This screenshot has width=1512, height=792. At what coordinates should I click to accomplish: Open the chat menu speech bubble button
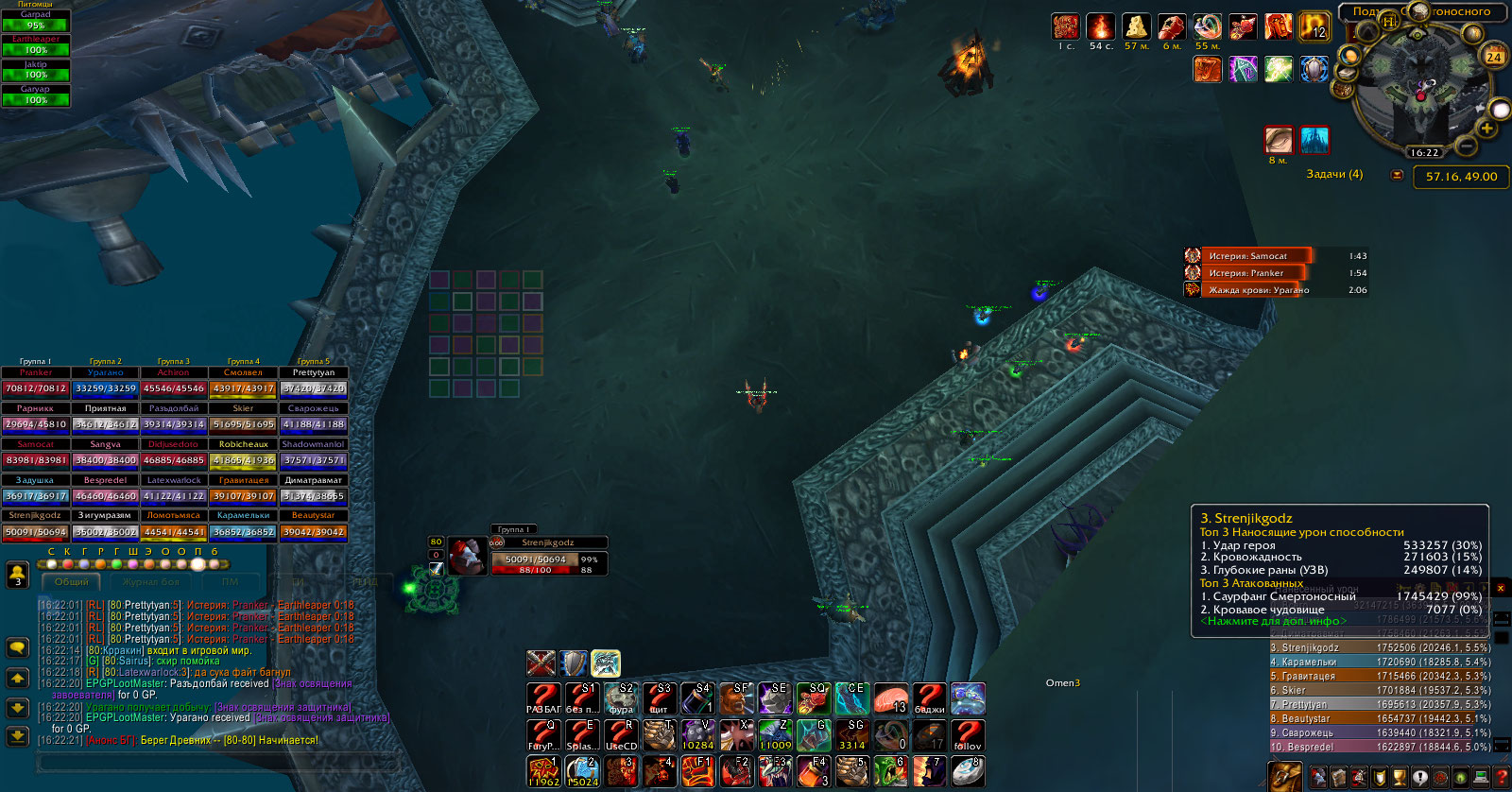pos(17,647)
